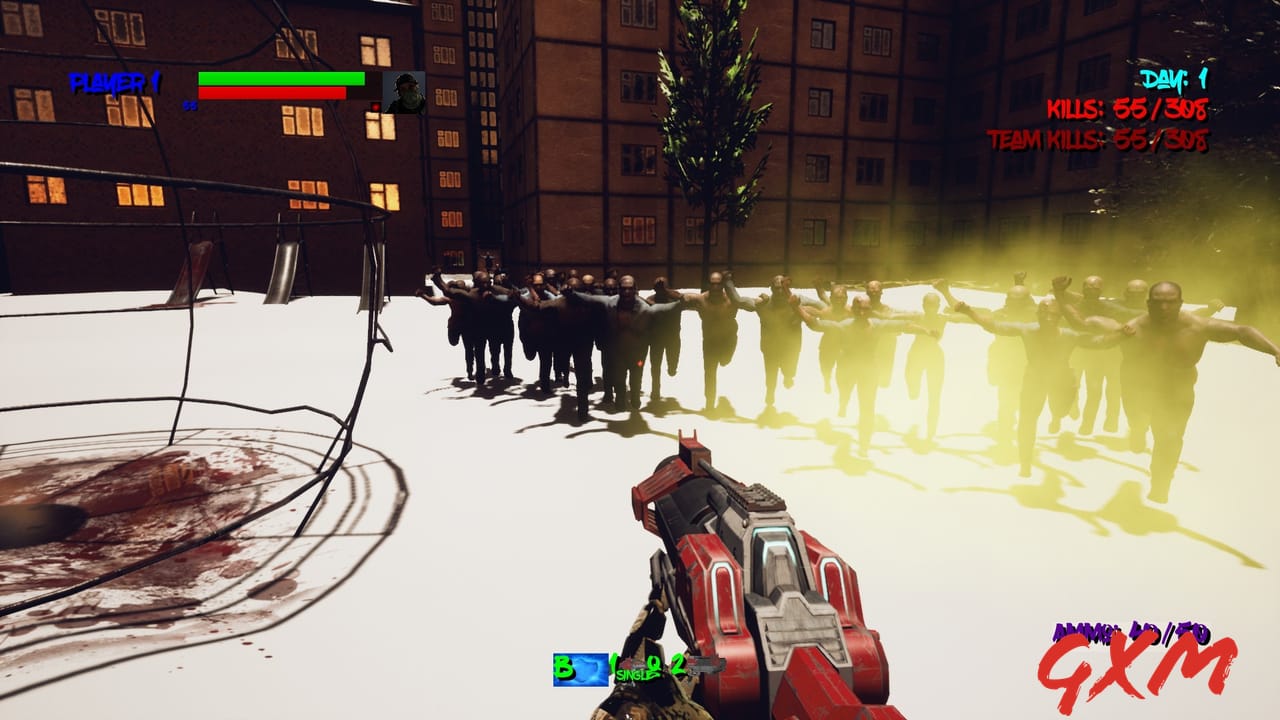Click the red armor bar below health

pyautogui.click(x=272, y=94)
